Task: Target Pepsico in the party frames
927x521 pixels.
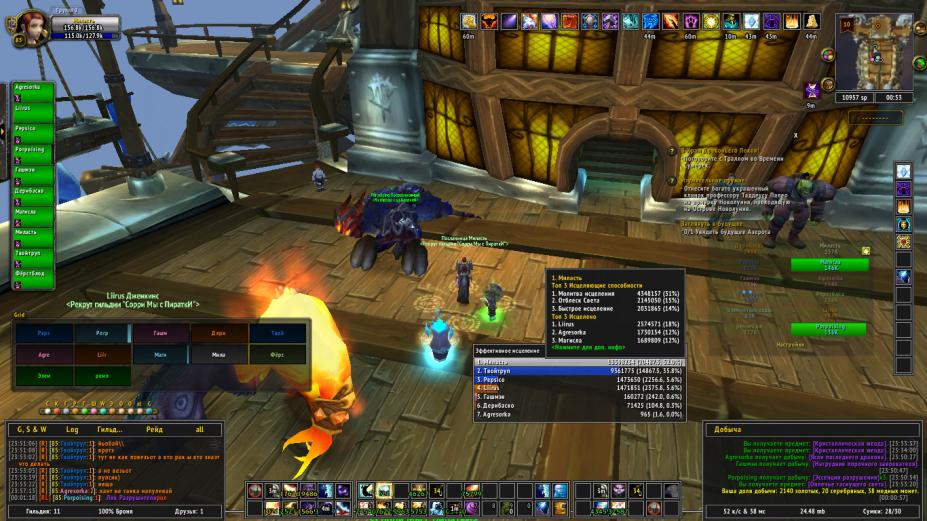Action: (32, 129)
